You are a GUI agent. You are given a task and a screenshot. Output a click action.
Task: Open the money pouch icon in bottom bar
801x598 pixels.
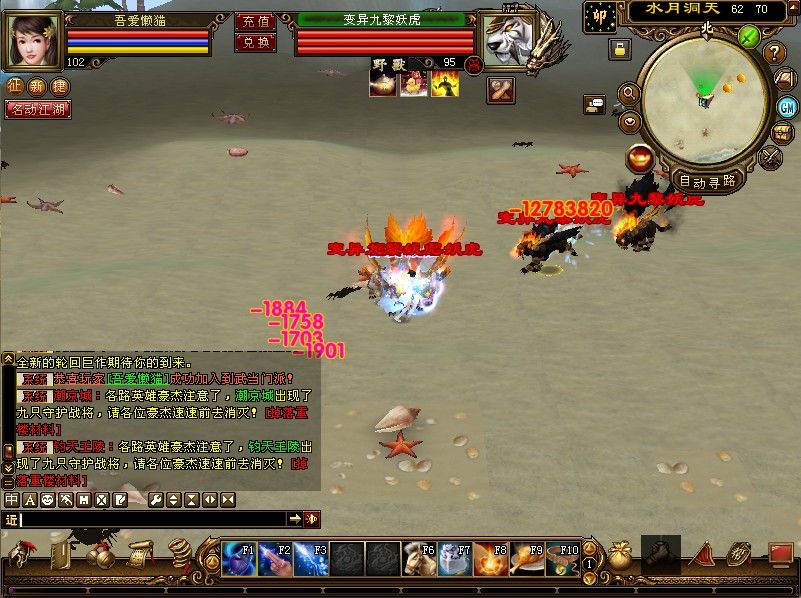click(620, 555)
